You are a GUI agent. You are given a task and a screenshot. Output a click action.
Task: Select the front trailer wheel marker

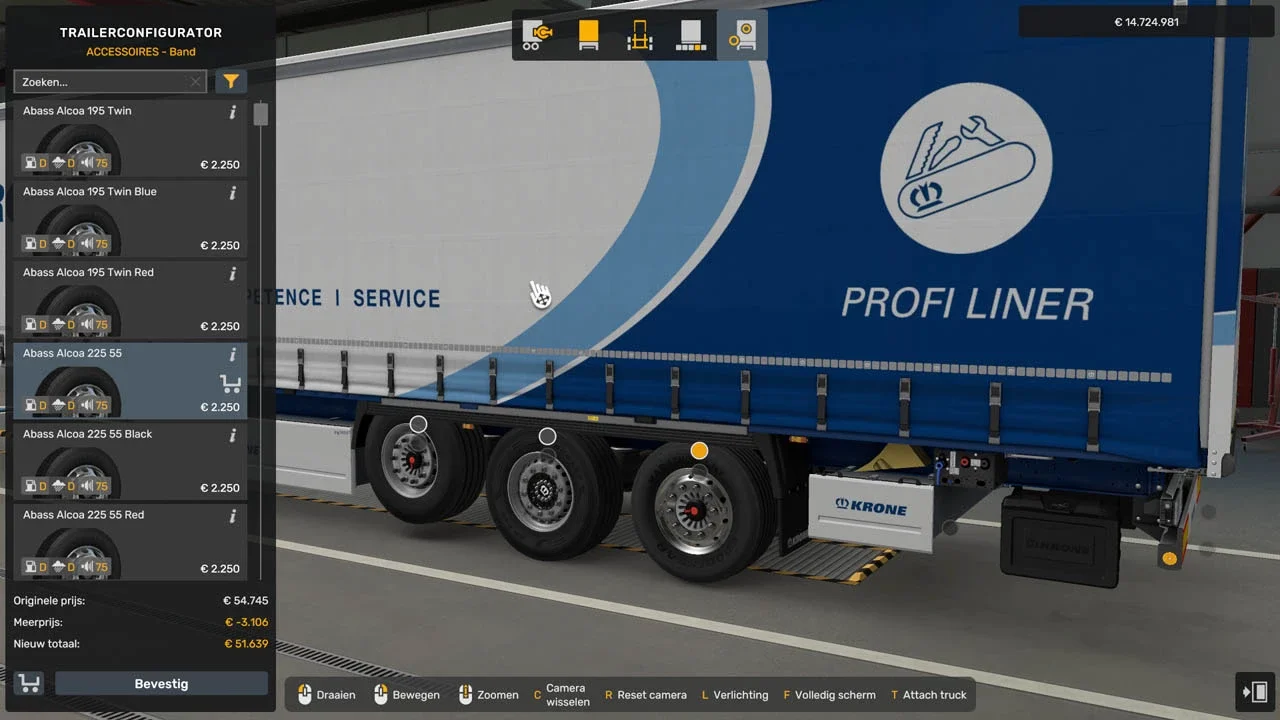pyautogui.click(x=418, y=424)
